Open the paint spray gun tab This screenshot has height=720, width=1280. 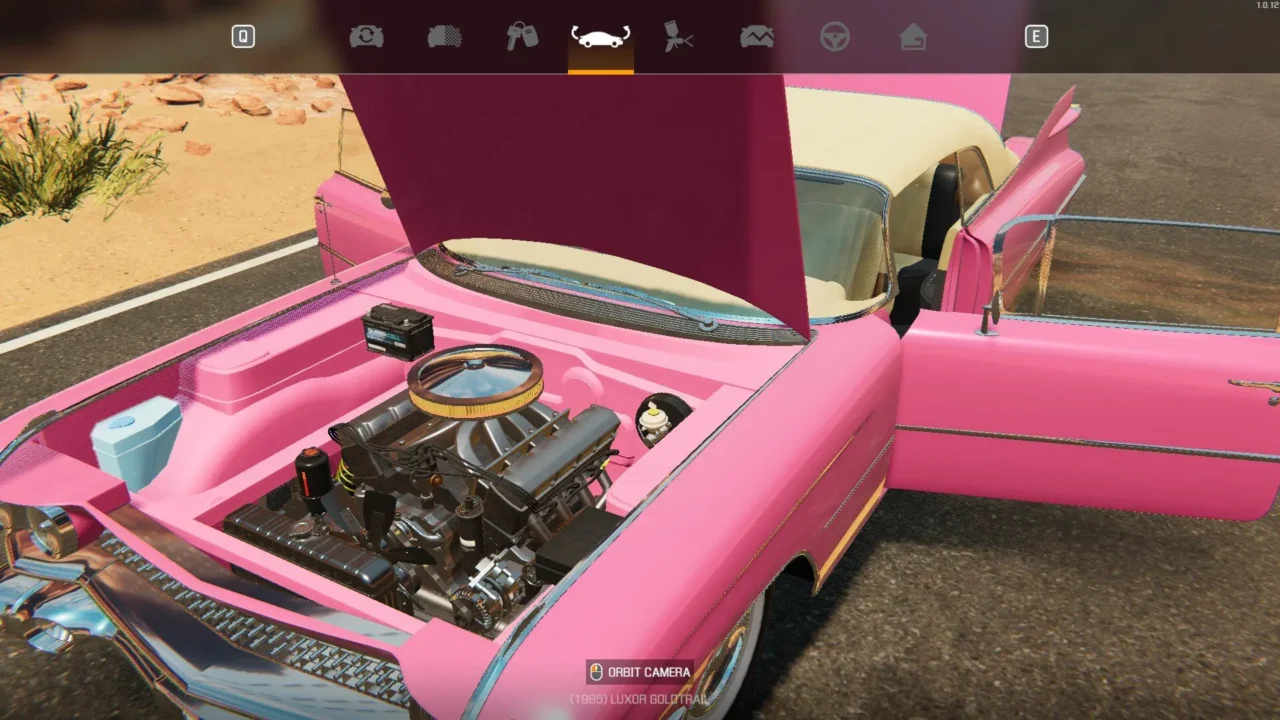(x=679, y=37)
